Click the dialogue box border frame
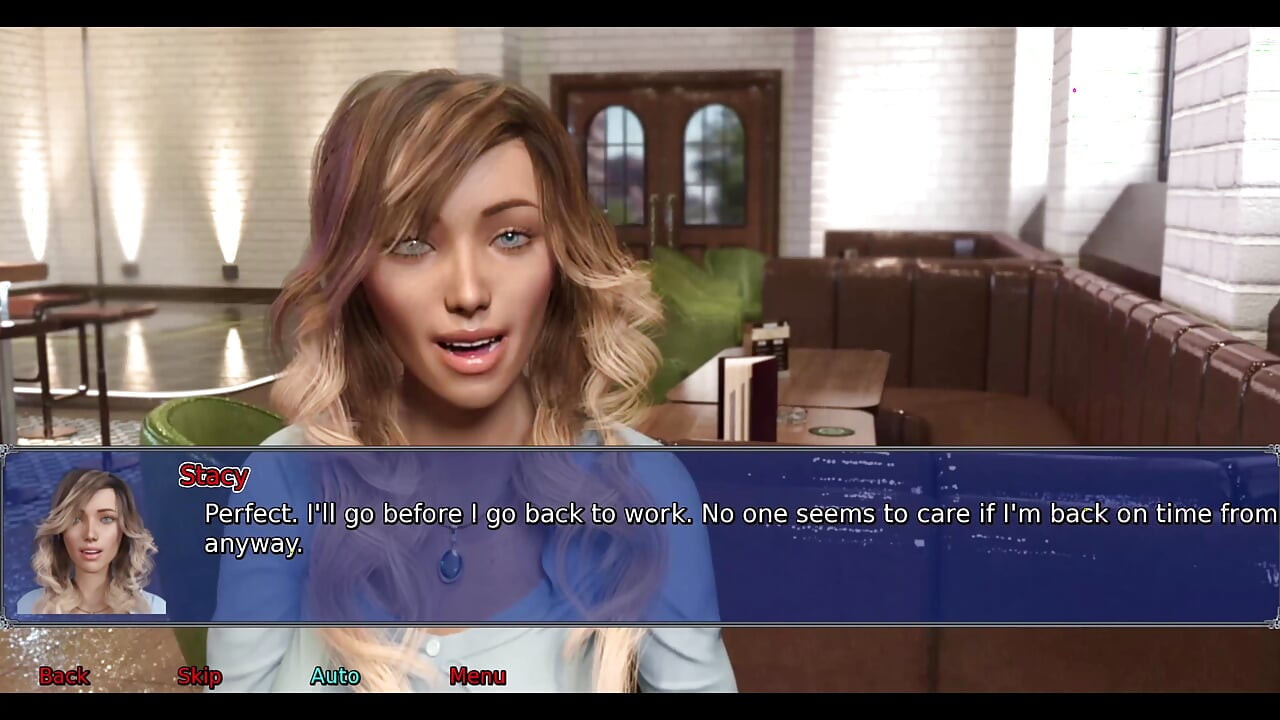Viewport: 1280px width, 720px height. [x=640, y=456]
